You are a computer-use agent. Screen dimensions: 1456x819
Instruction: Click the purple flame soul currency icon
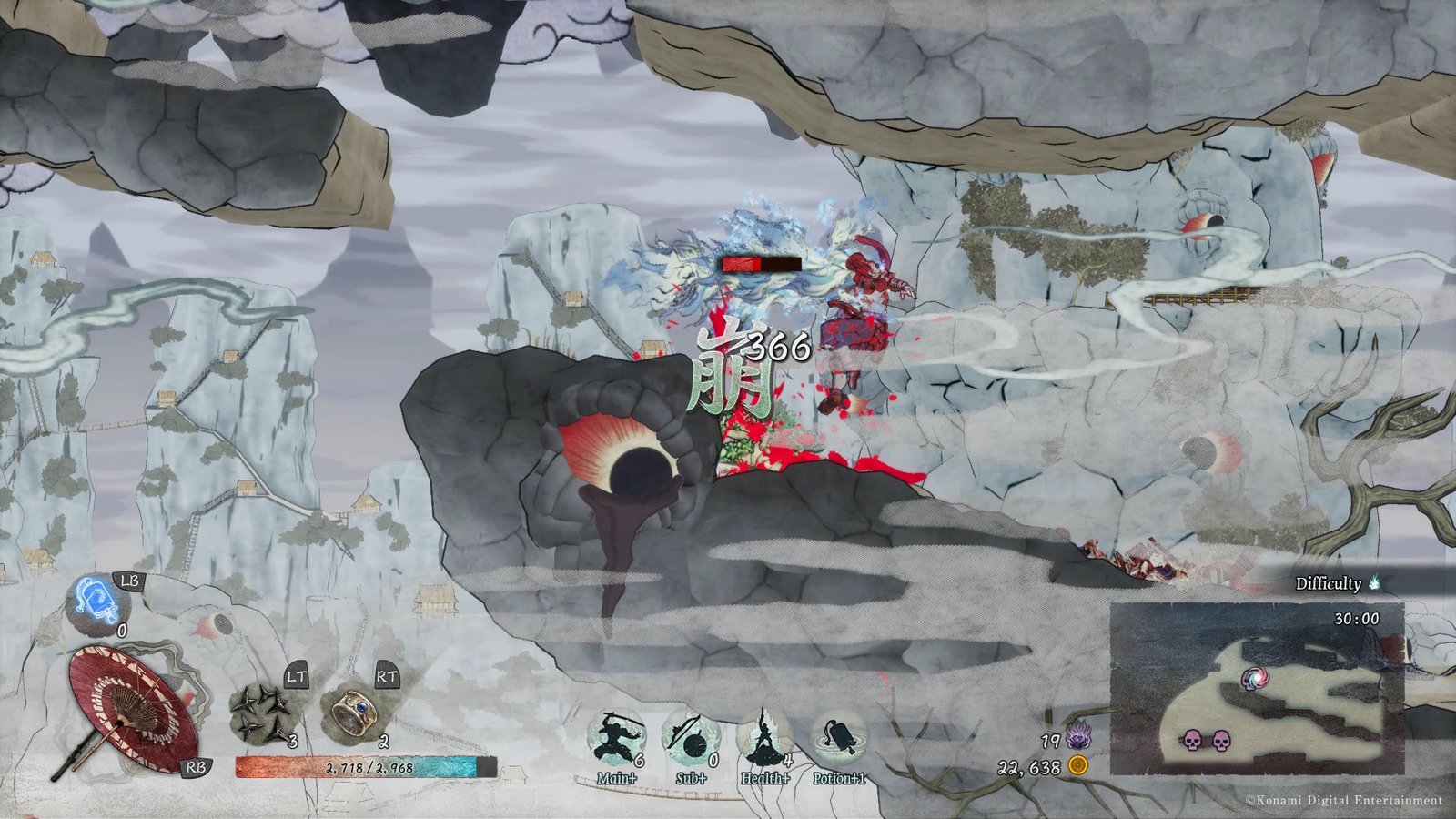point(1078,734)
